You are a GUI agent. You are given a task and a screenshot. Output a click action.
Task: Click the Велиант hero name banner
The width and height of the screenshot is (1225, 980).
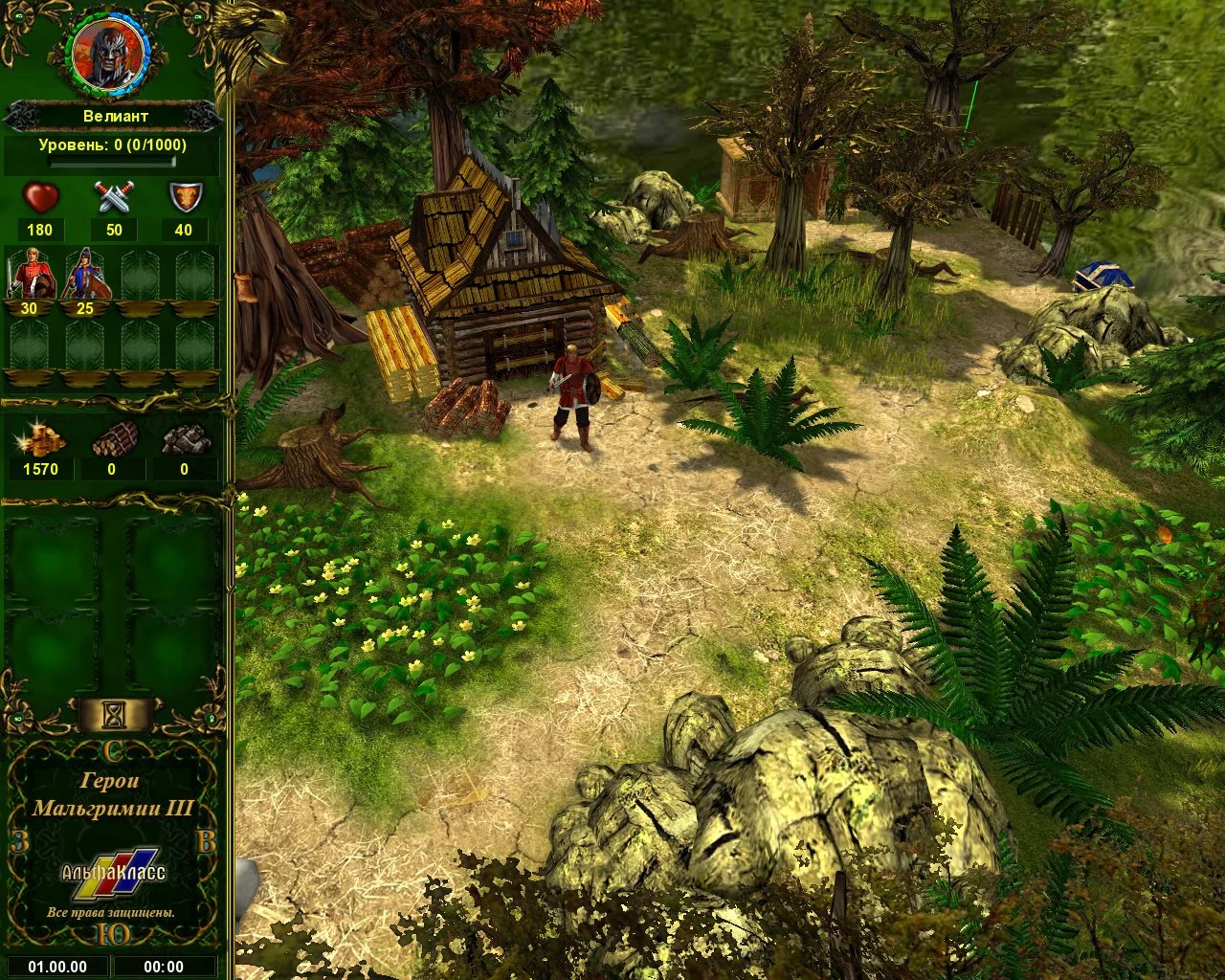[113, 117]
